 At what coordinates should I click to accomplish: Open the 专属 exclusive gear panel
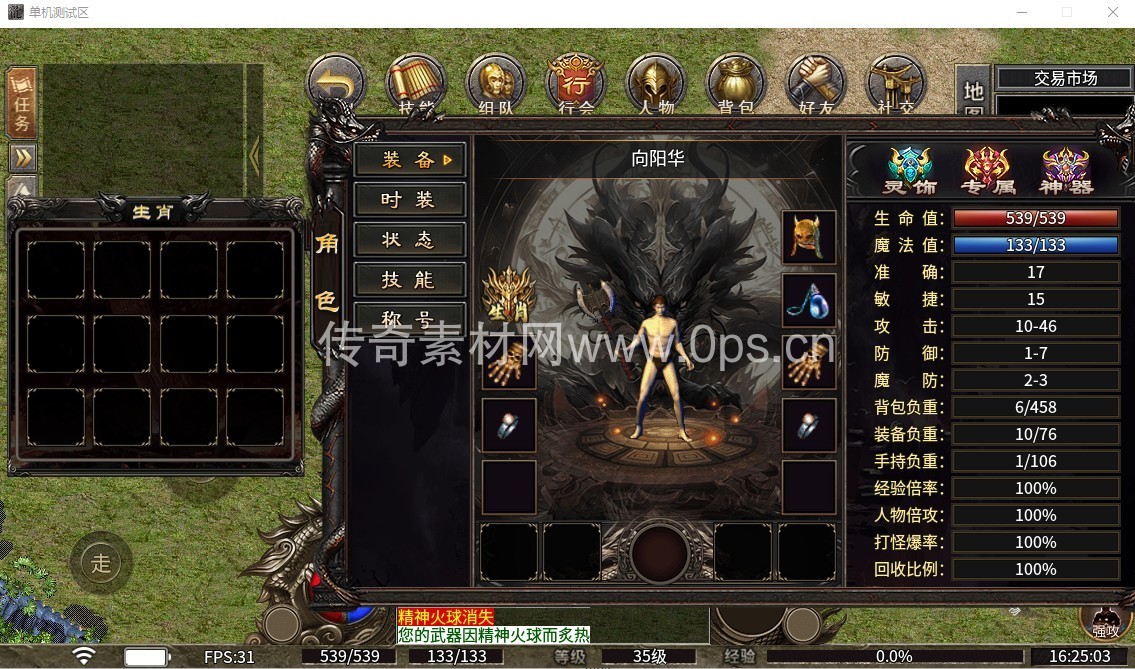point(987,170)
